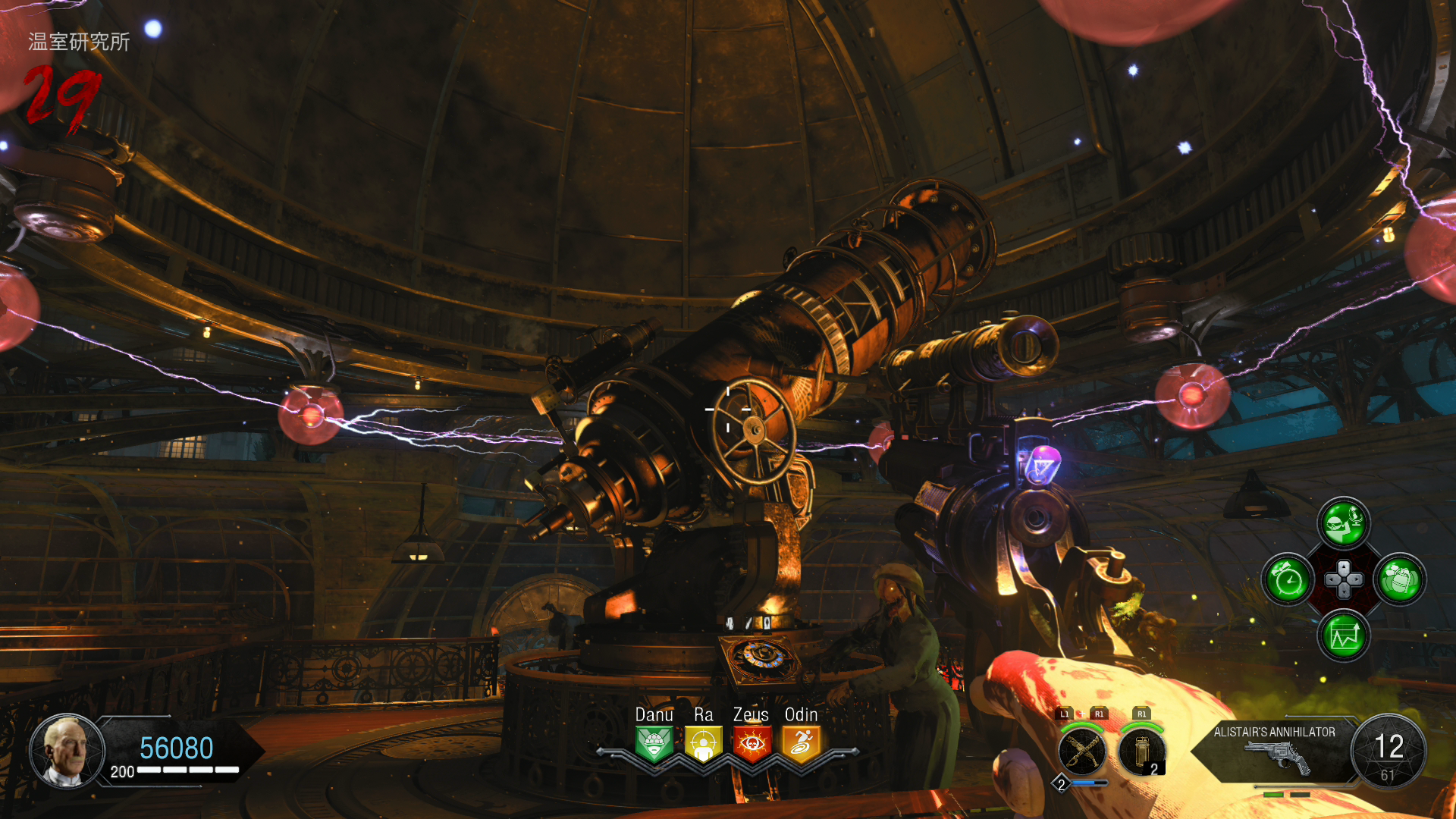Select the Danu perk icon
The width and height of the screenshot is (1456, 819).
[654, 743]
